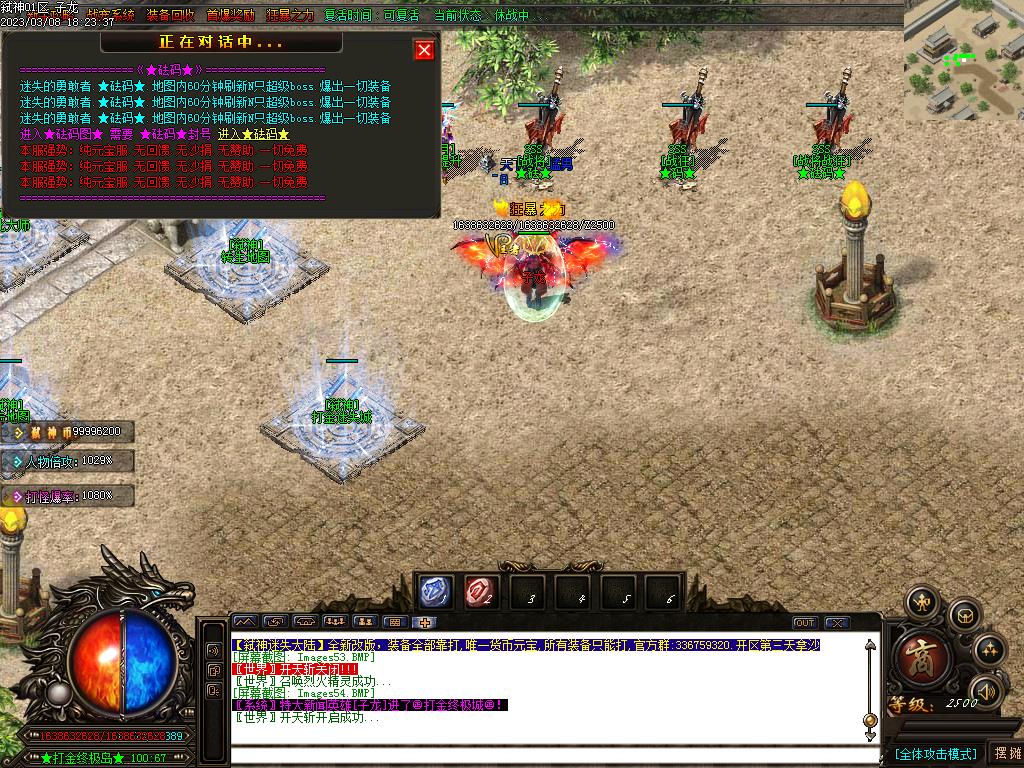
Task: Toggle the 全体攻击模式 attack mode label
Action: click(x=935, y=753)
